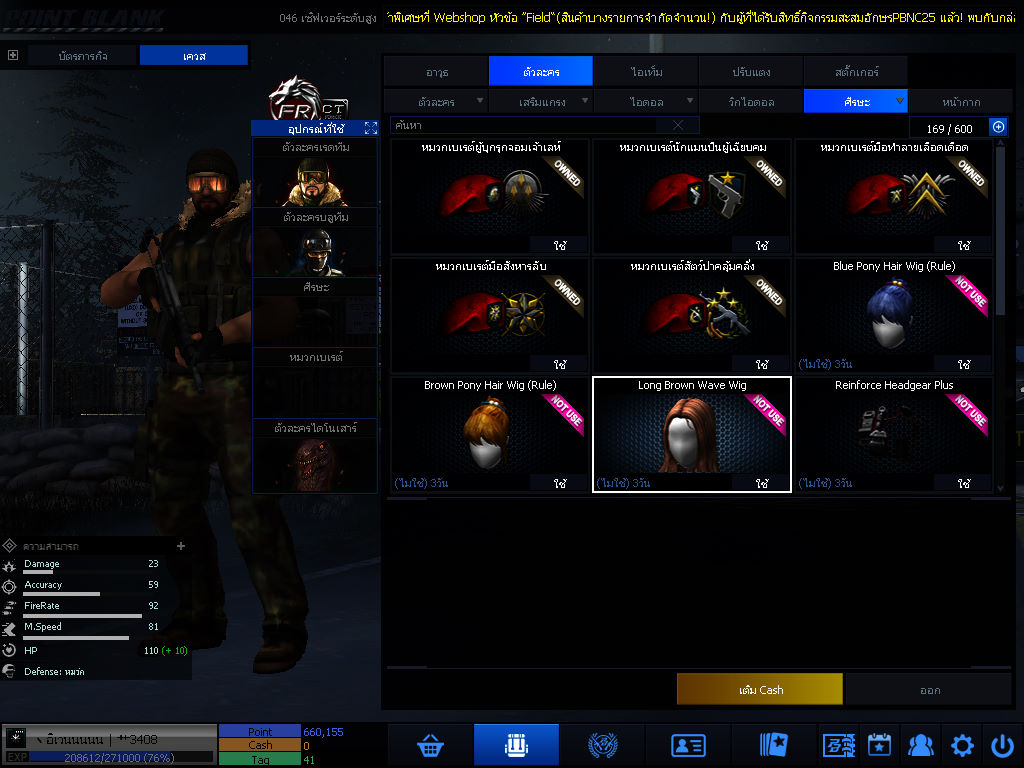Open the ID card profile icon

pyautogui.click(x=688, y=745)
